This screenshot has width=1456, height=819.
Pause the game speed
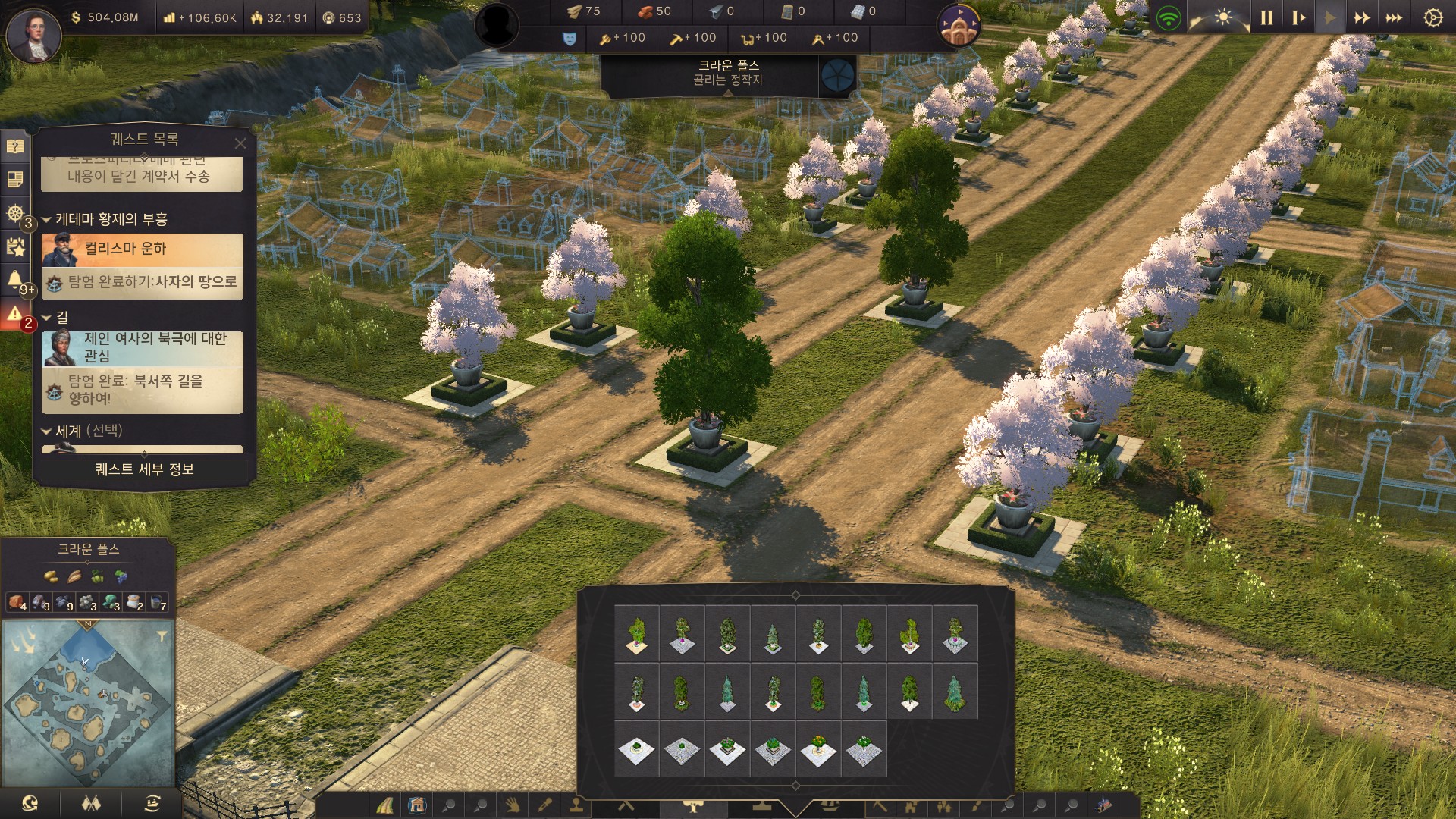(1266, 17)
